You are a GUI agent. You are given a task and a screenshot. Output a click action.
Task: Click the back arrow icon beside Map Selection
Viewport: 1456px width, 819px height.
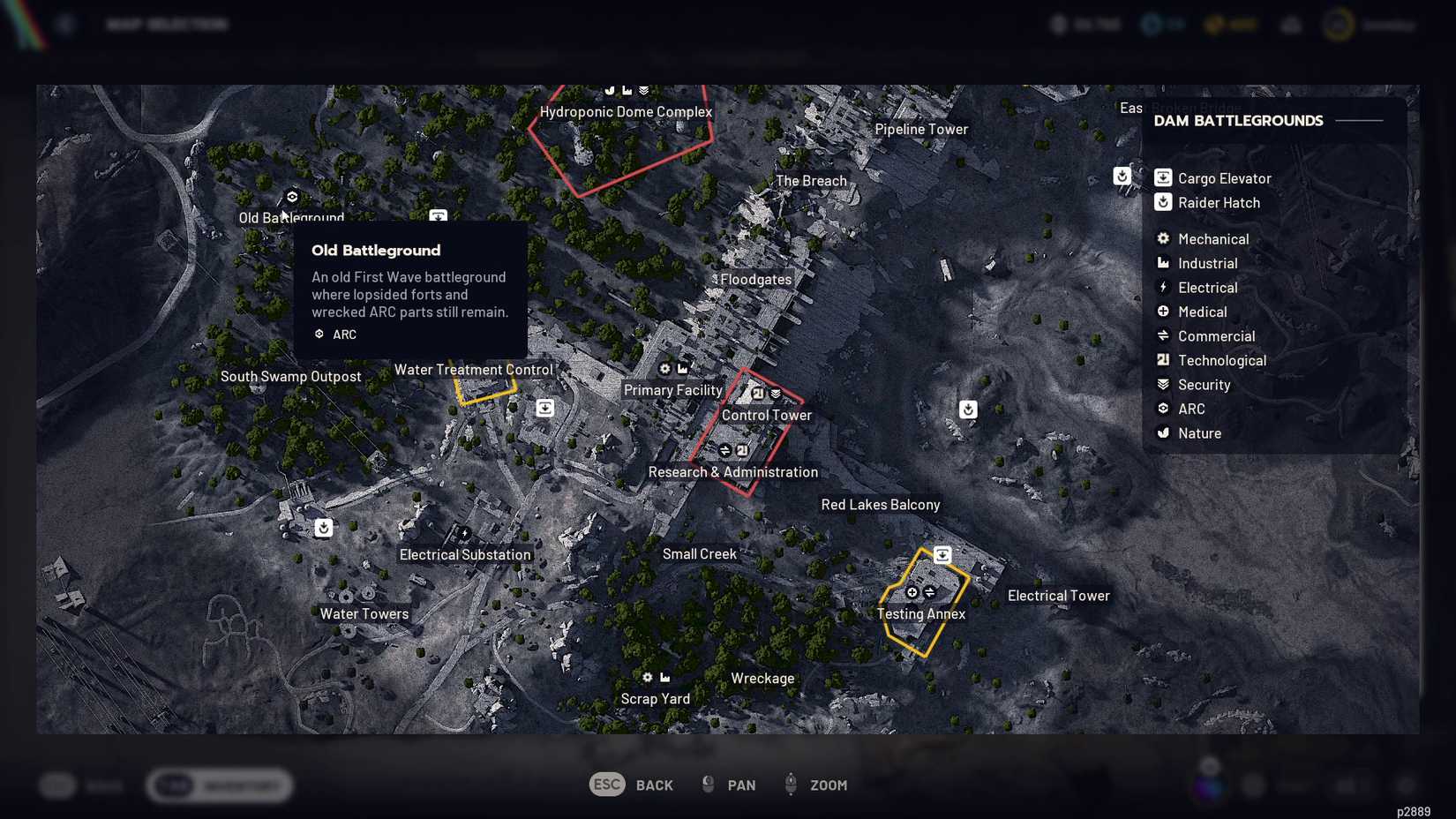(64, 23)
